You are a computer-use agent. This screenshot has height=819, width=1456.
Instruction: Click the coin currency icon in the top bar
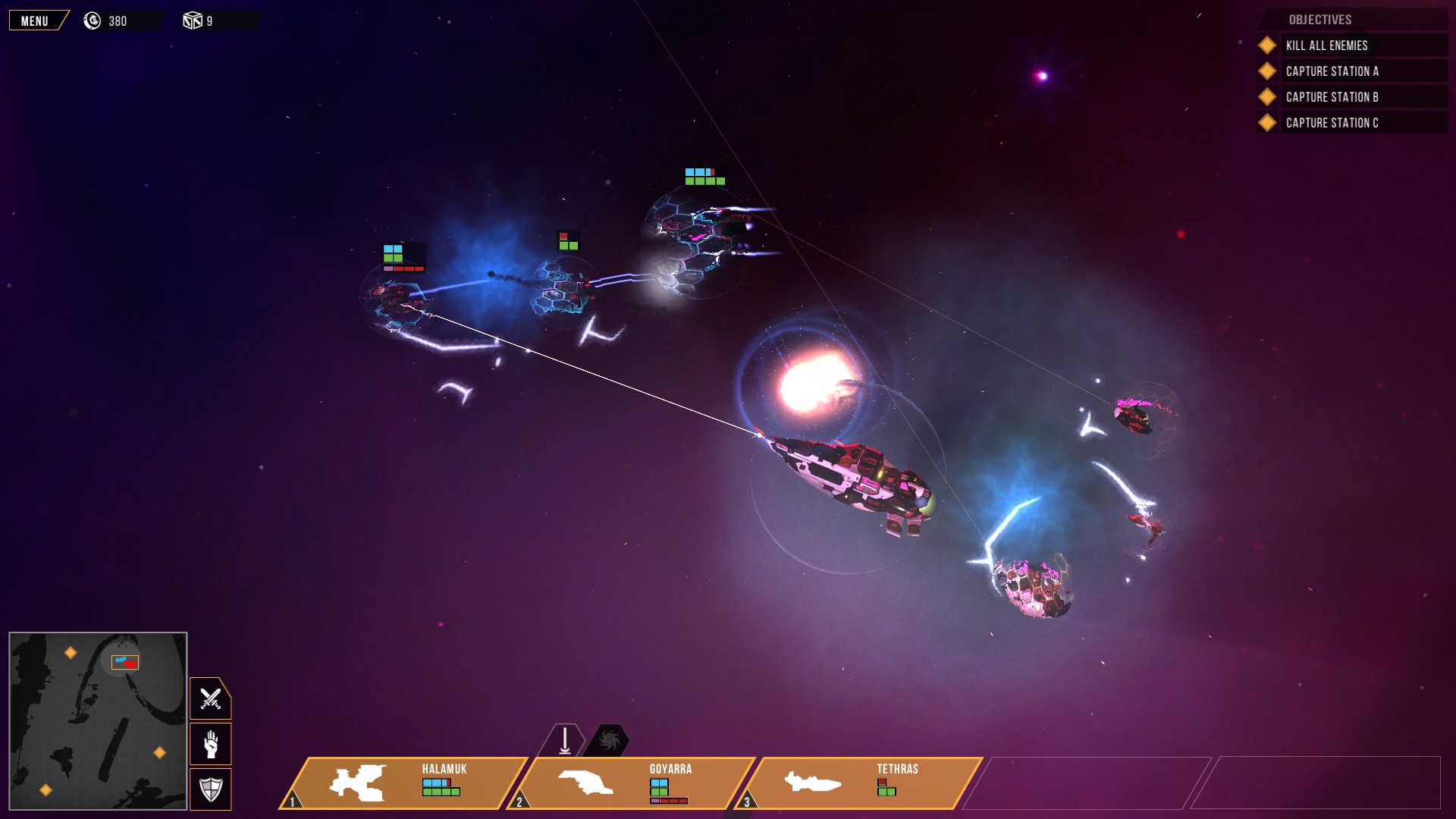click(92, 20)
